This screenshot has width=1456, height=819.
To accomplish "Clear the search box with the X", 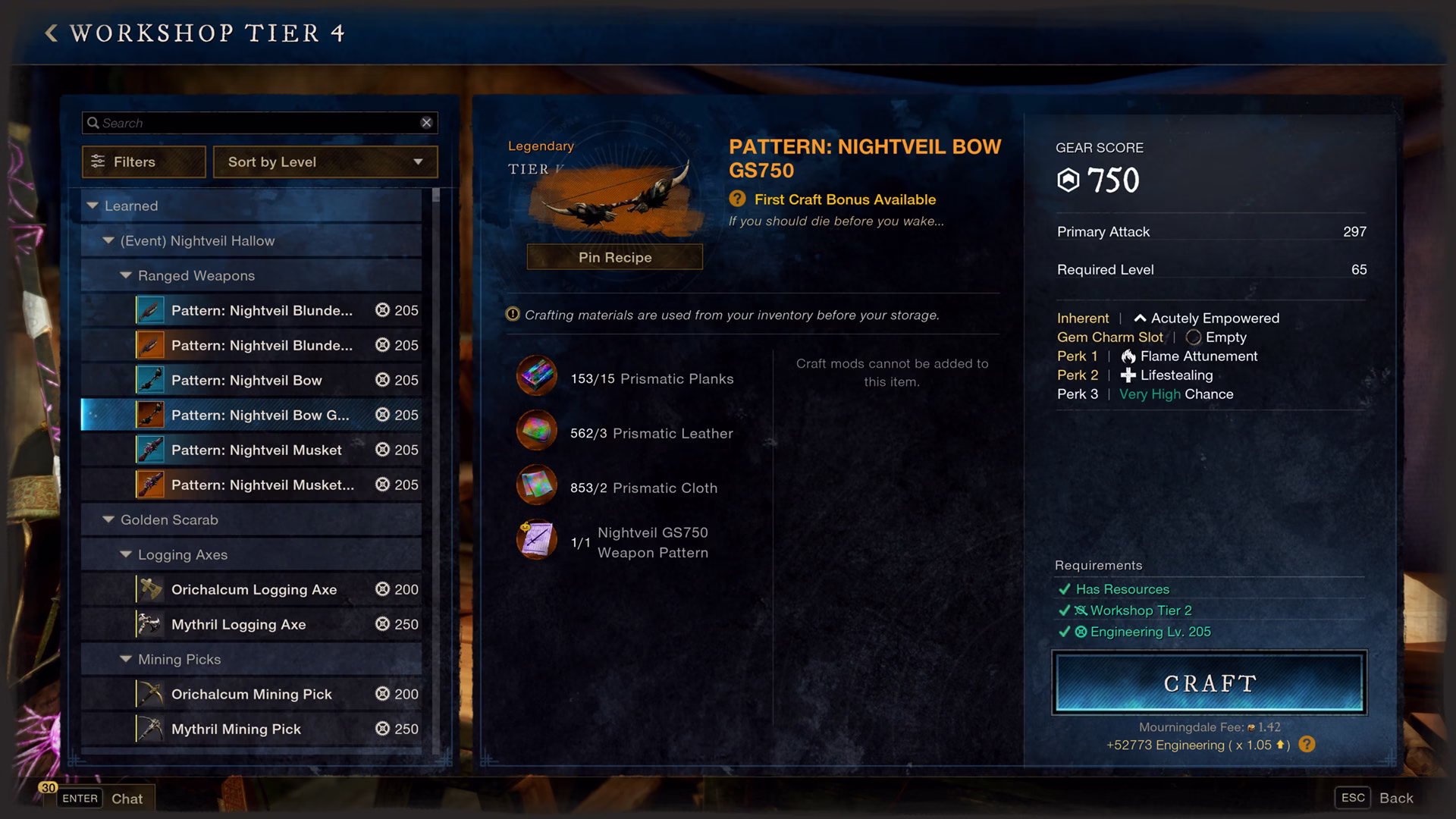I will tap(426, 123).
